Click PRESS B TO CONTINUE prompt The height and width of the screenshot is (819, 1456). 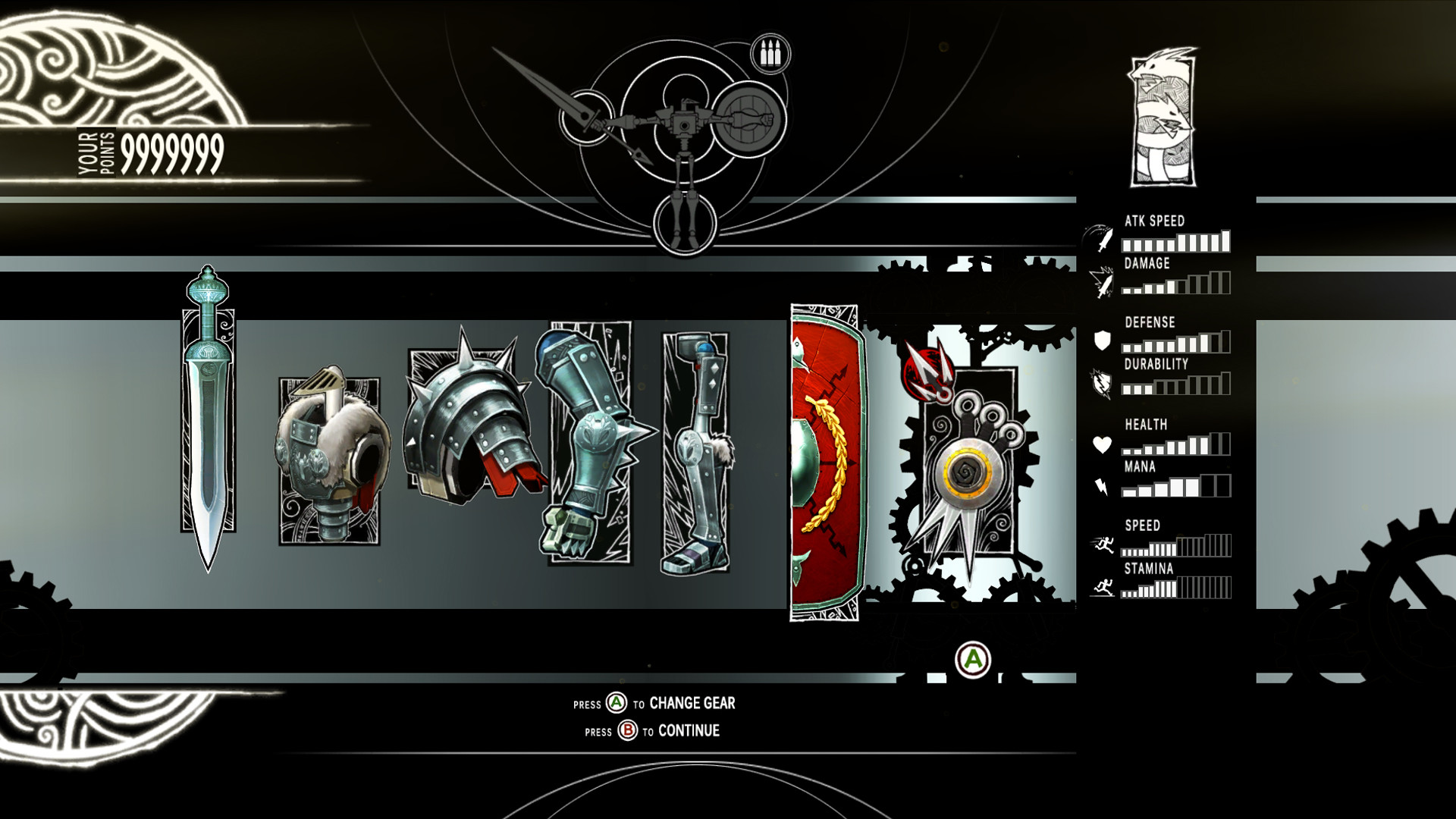[x=652, y=730]
